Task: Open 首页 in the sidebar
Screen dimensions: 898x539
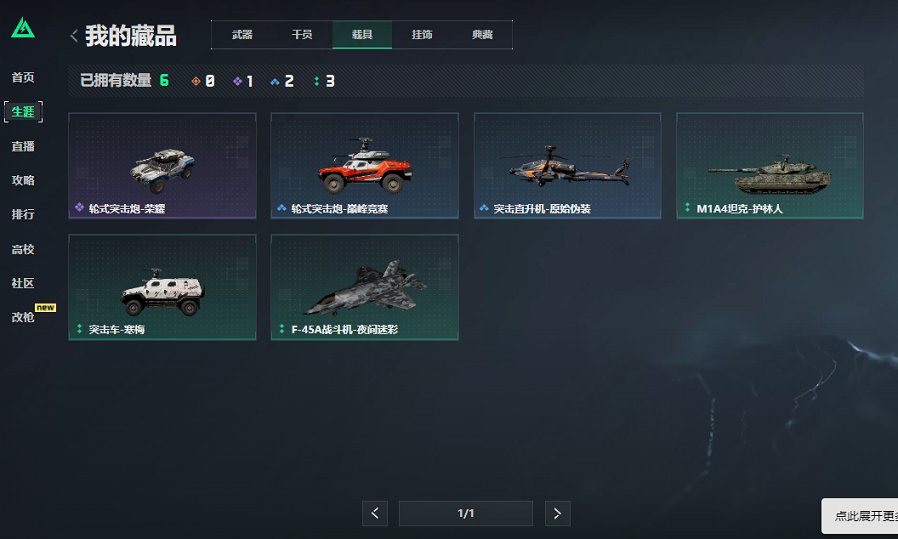Action: pyautogui.click(x=23, y=78)
